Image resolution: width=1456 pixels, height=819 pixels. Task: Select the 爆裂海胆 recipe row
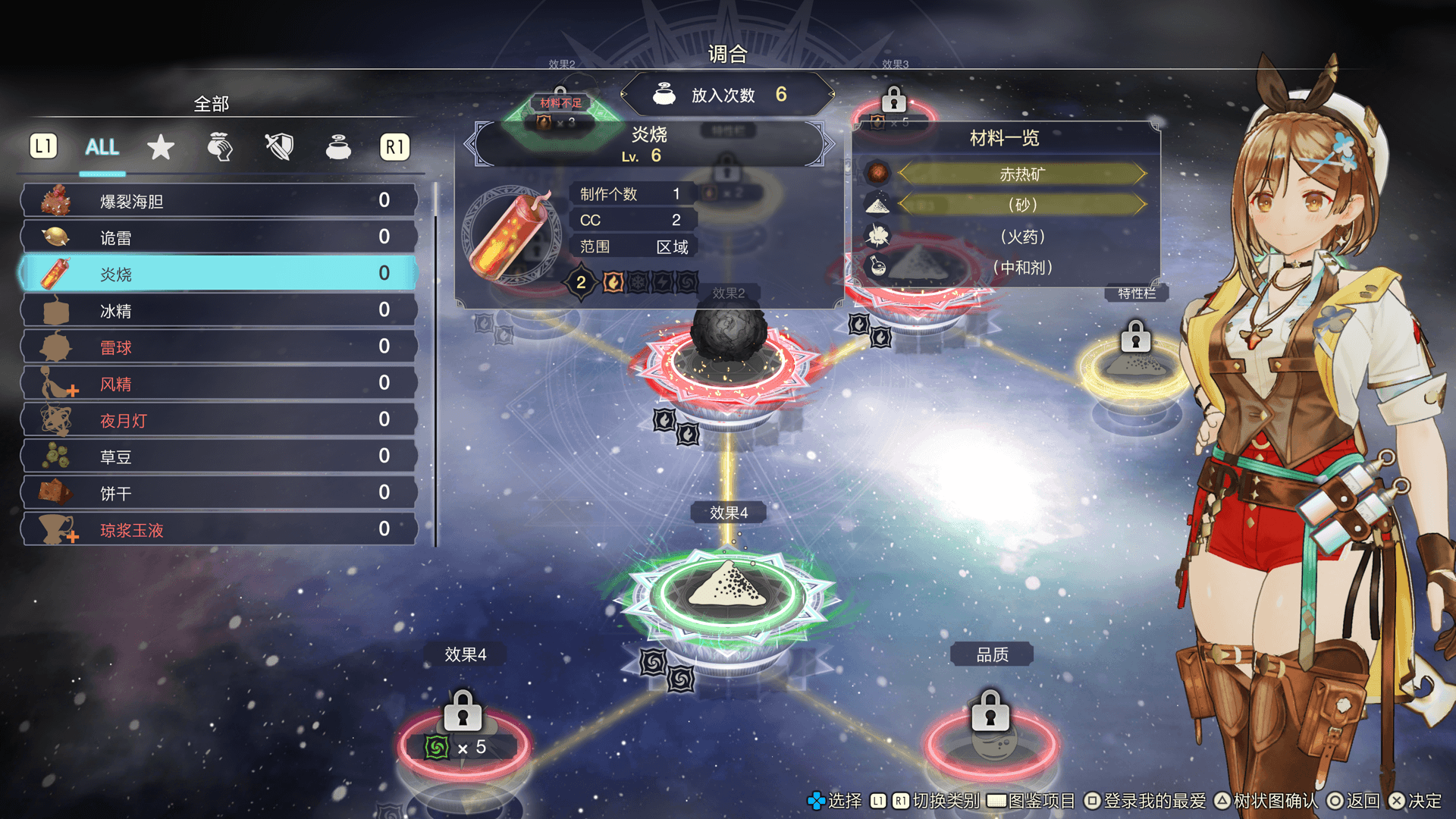[x=220, y=201]
